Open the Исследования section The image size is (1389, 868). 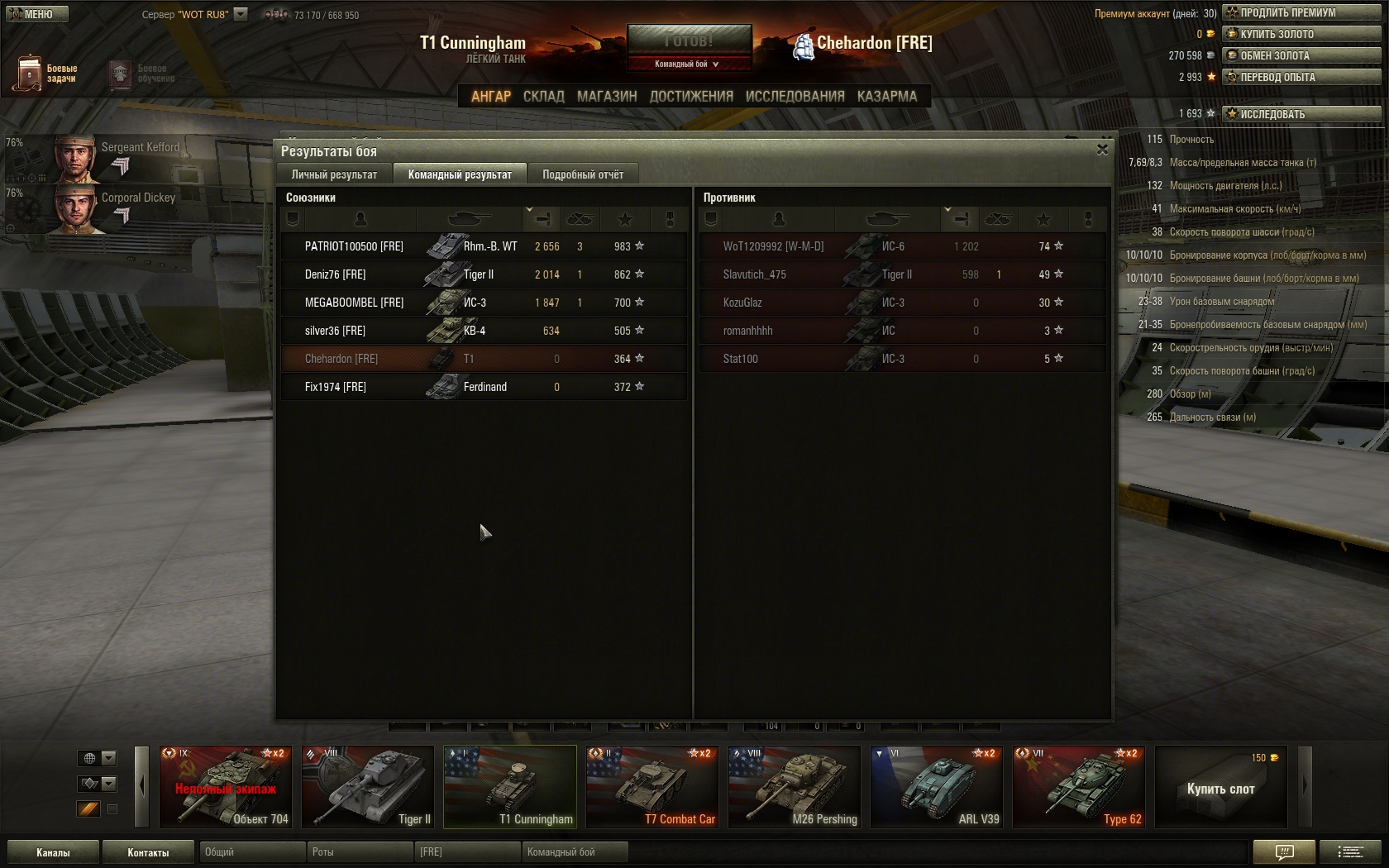[x=795, y=97]
